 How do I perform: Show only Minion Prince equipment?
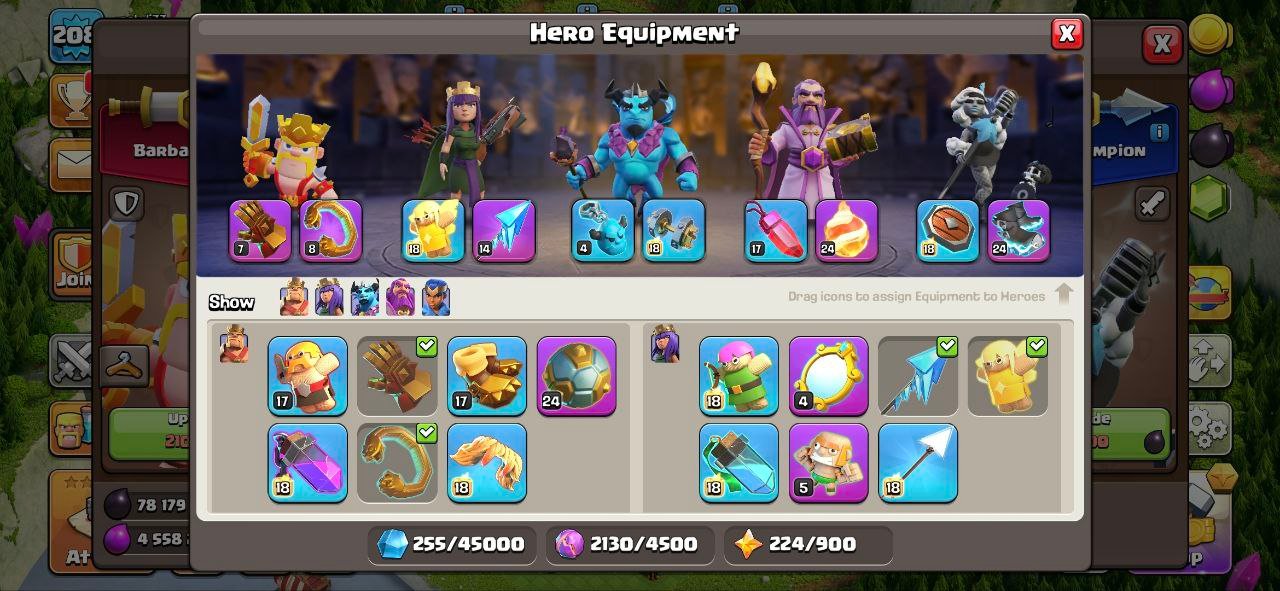click(x=364, y=298)
